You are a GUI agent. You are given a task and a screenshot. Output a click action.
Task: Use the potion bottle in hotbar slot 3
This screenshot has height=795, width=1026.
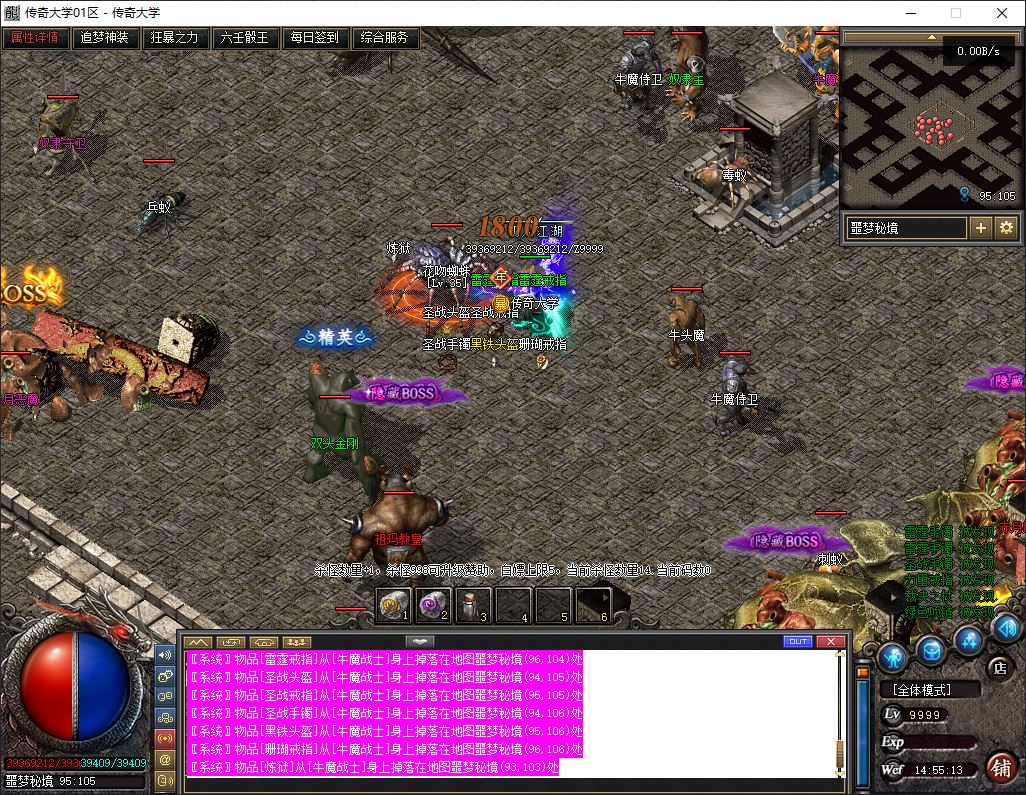473,604
